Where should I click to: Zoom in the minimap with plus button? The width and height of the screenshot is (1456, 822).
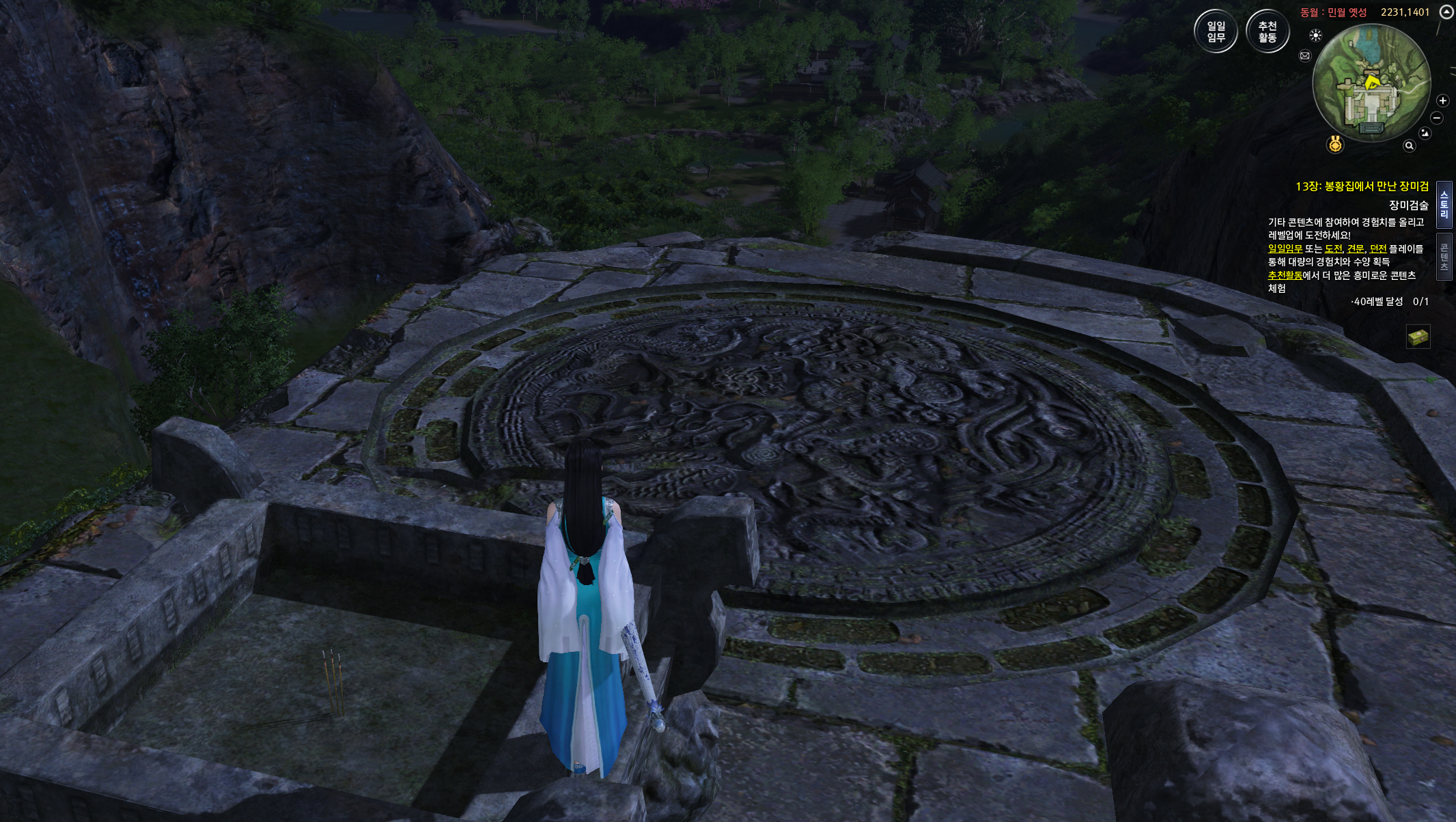pyautogui.click(x=1442, y=101)
